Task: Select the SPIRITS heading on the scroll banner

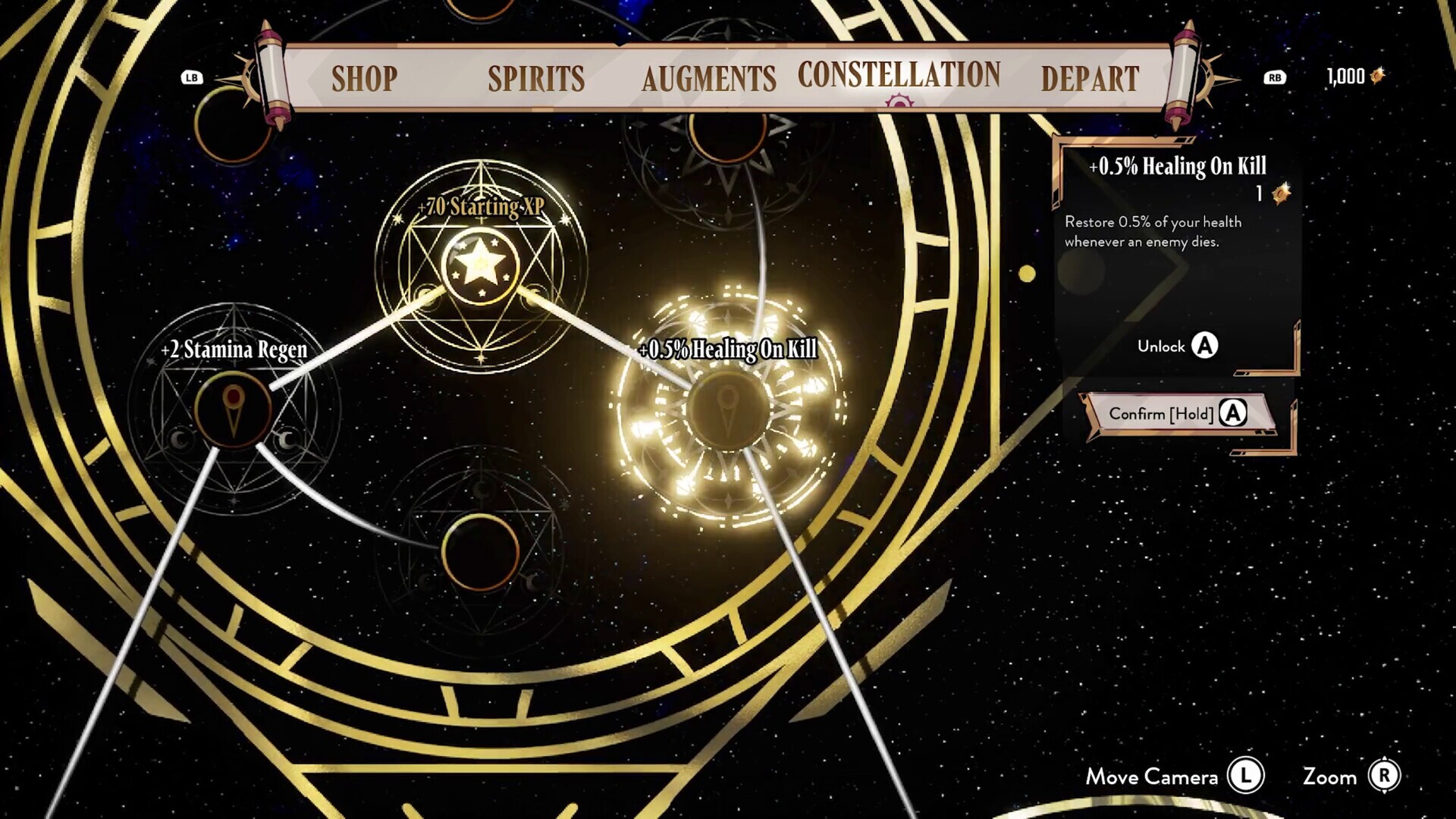Action: pyautogui.click(x=535, y=78)
